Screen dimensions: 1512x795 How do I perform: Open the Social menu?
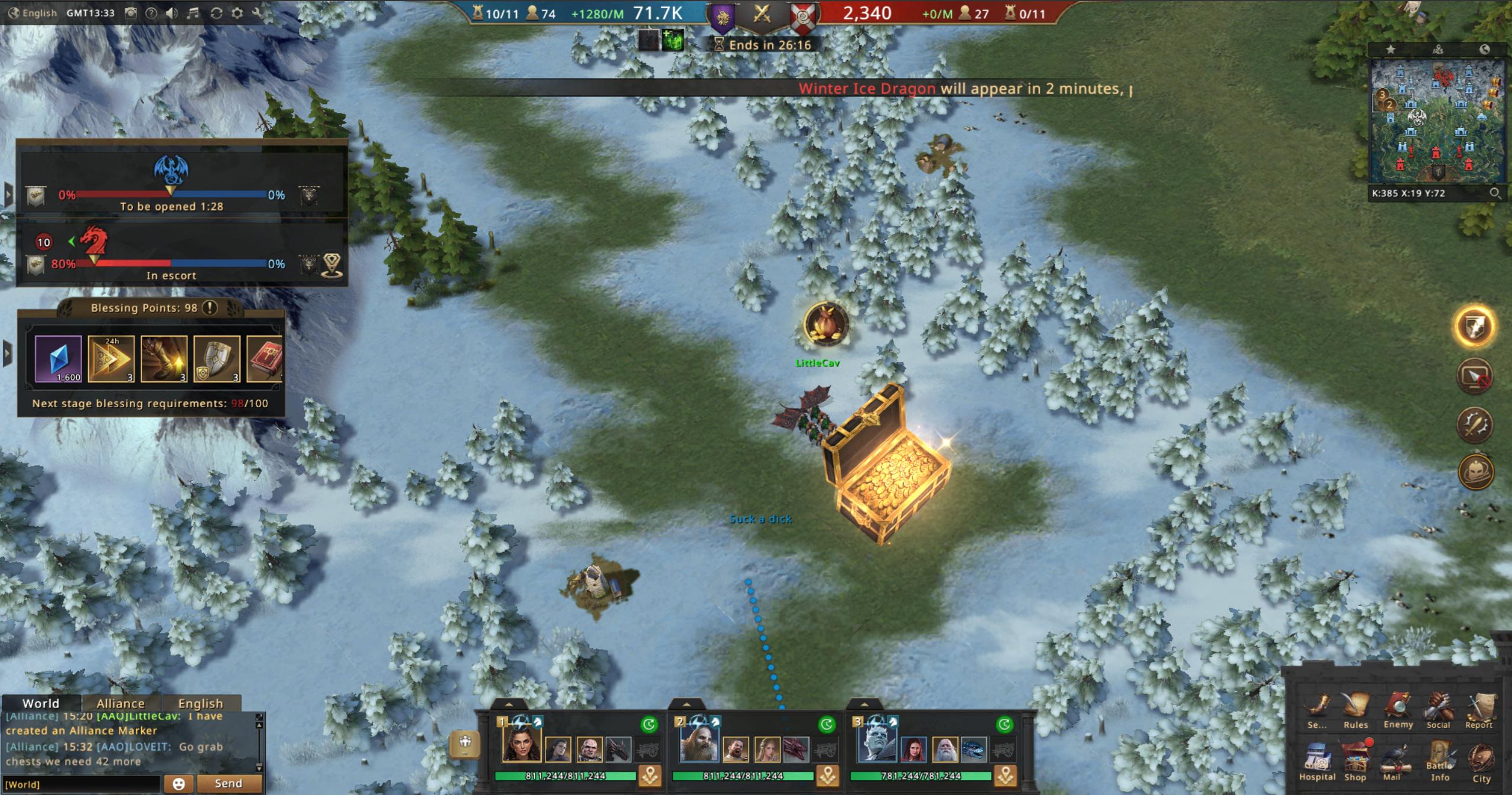(1438, 709)
